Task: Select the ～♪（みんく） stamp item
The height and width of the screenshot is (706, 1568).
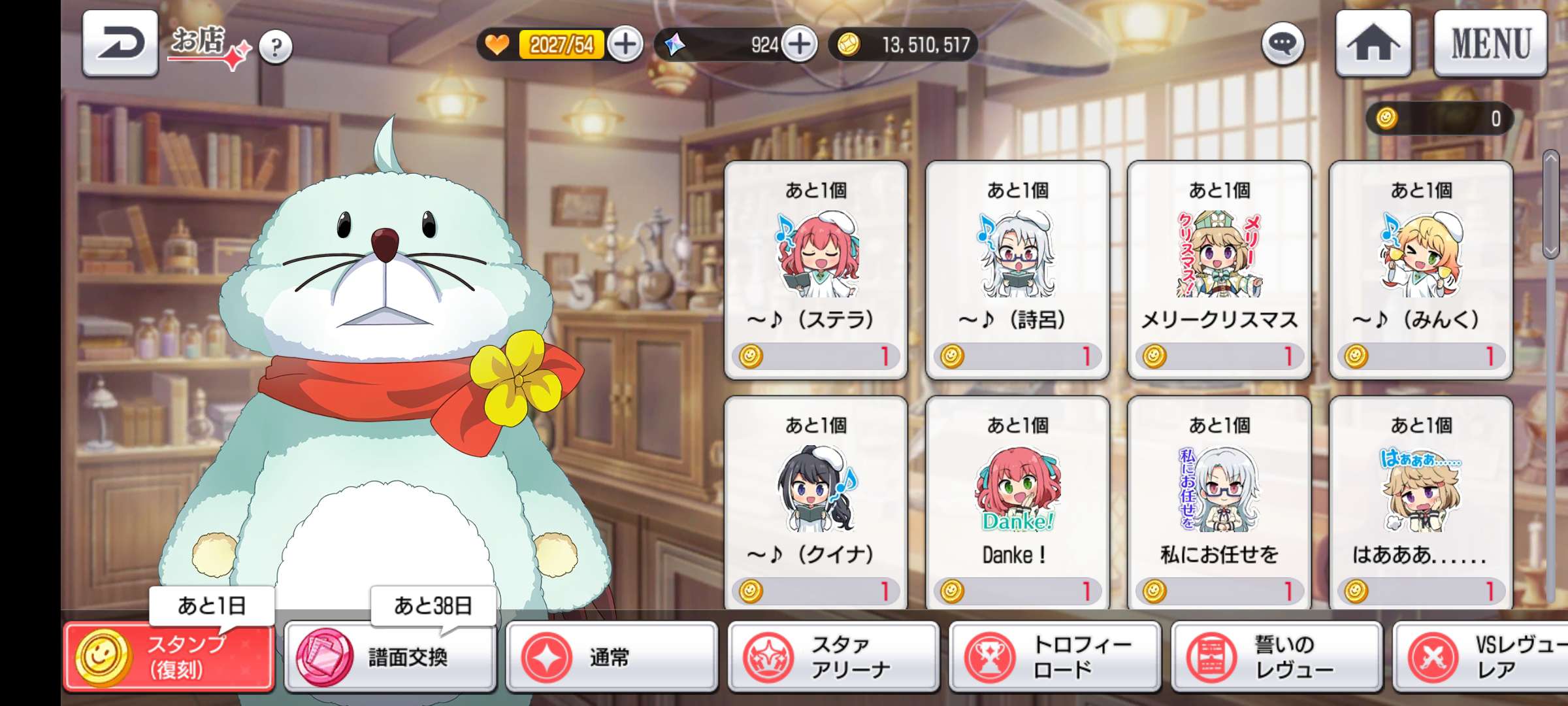Action: [x=1421, y=269]
